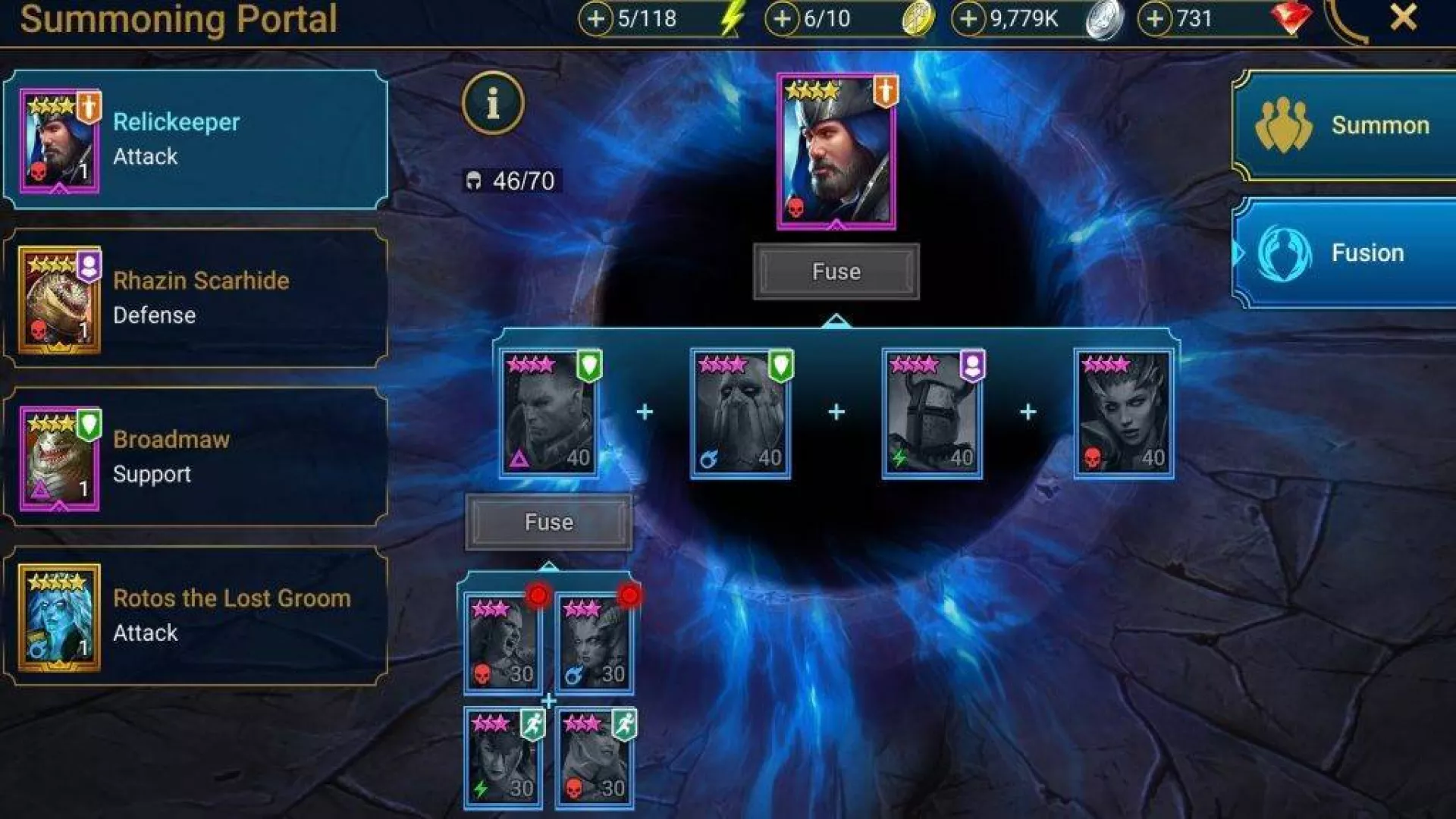Close the Summoning Portal screen
1456x819 pixels.
pos(1403,17)
